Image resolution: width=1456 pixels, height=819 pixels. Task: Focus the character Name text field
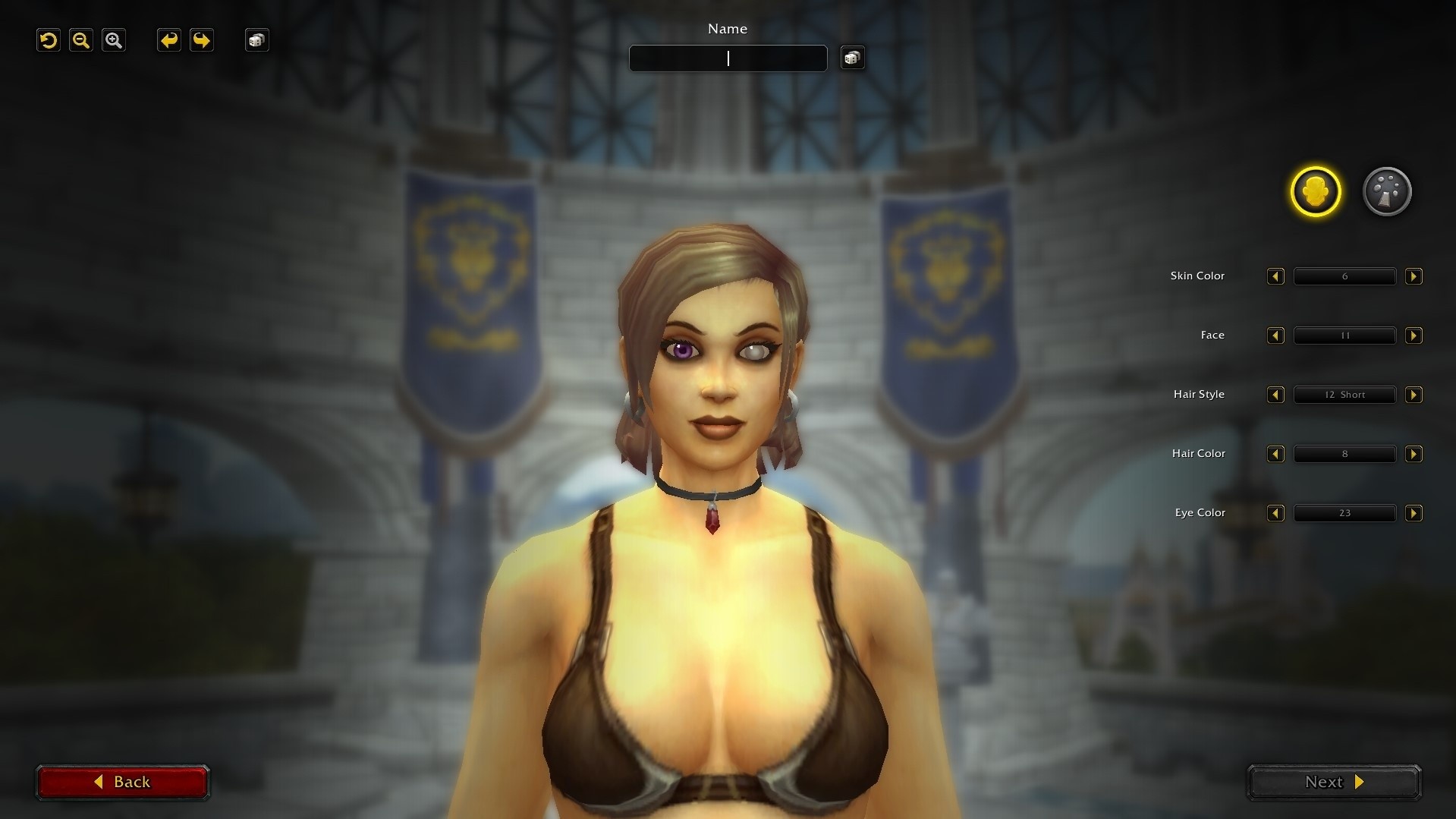(728, 58)
